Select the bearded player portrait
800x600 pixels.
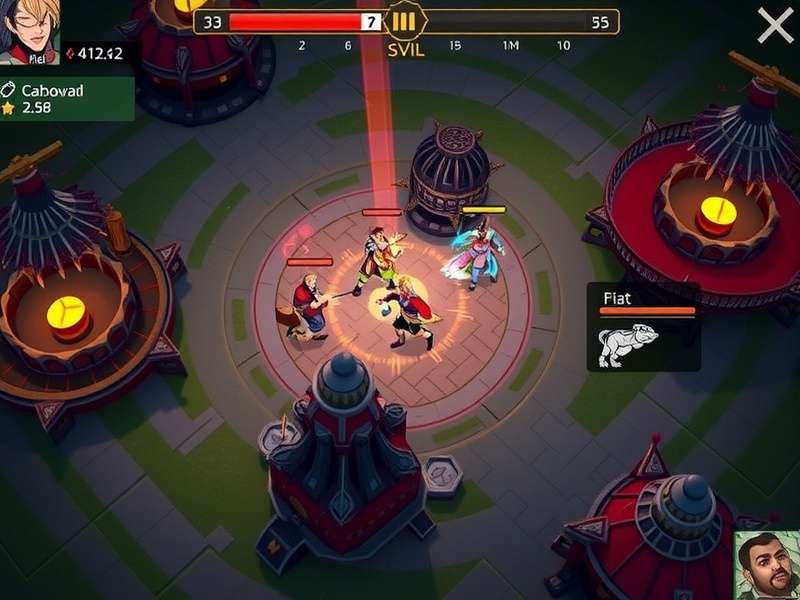[x=767, y=565]
